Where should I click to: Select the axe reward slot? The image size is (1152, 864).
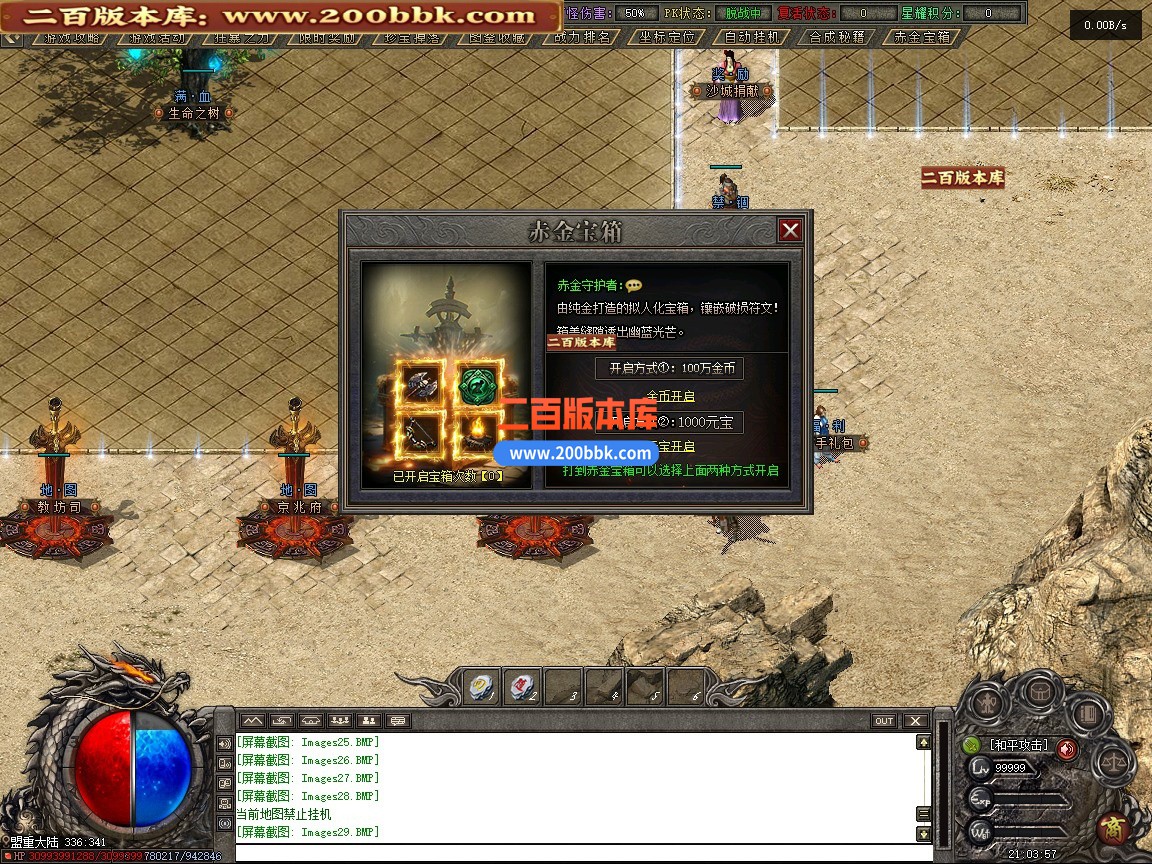click(x=417, y=383)
